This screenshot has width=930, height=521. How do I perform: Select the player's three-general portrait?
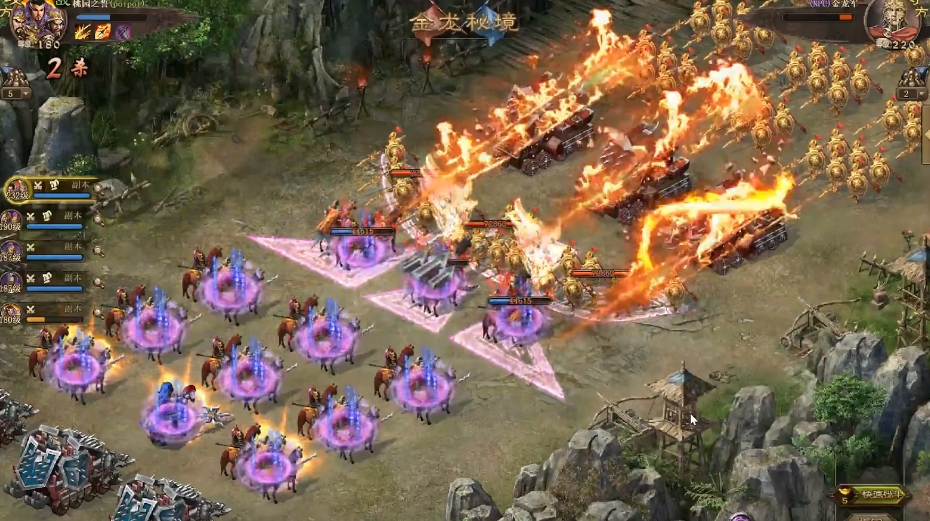click(36, 22)
